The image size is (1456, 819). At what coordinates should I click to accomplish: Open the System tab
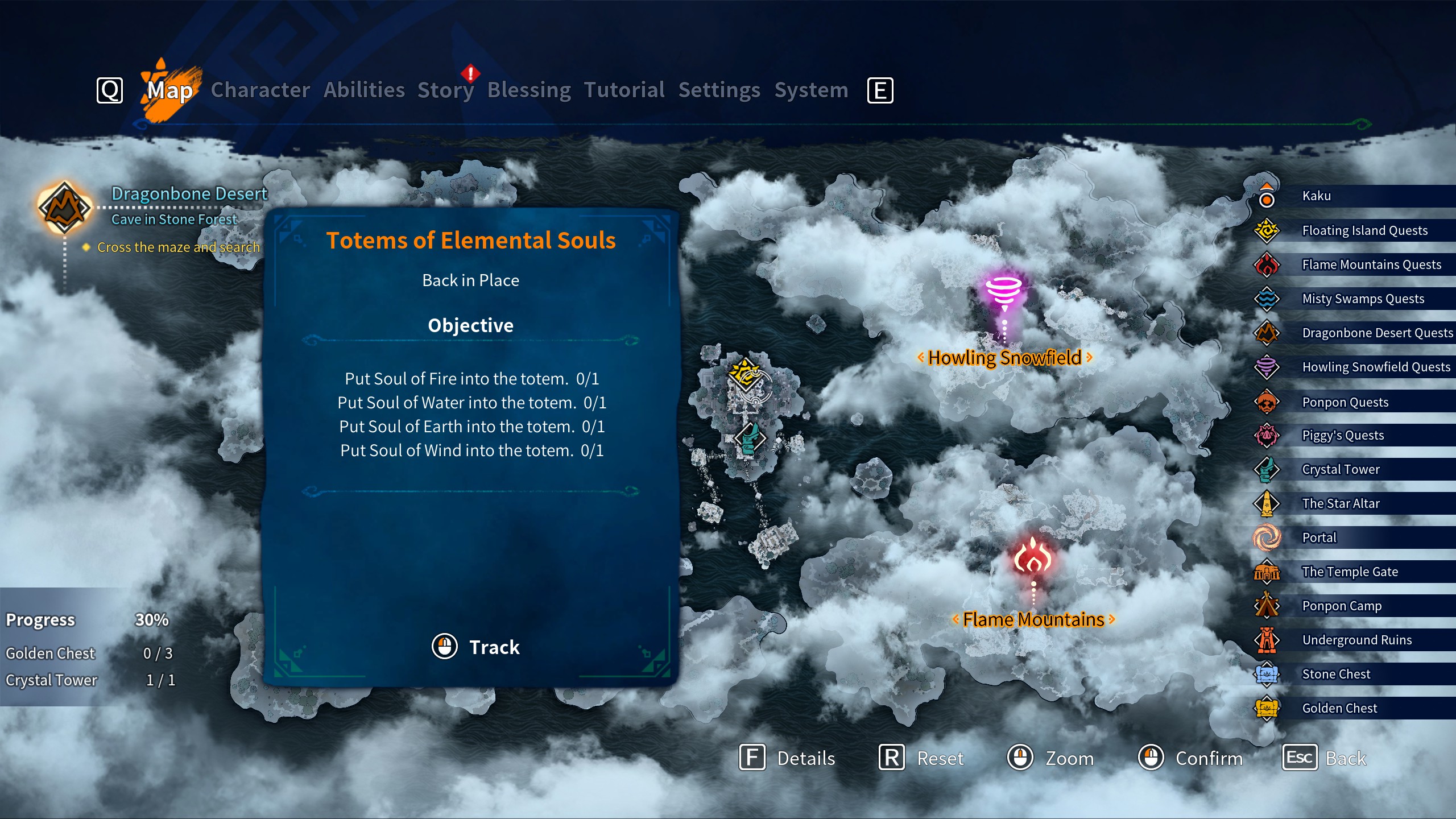tap(811, 90)
